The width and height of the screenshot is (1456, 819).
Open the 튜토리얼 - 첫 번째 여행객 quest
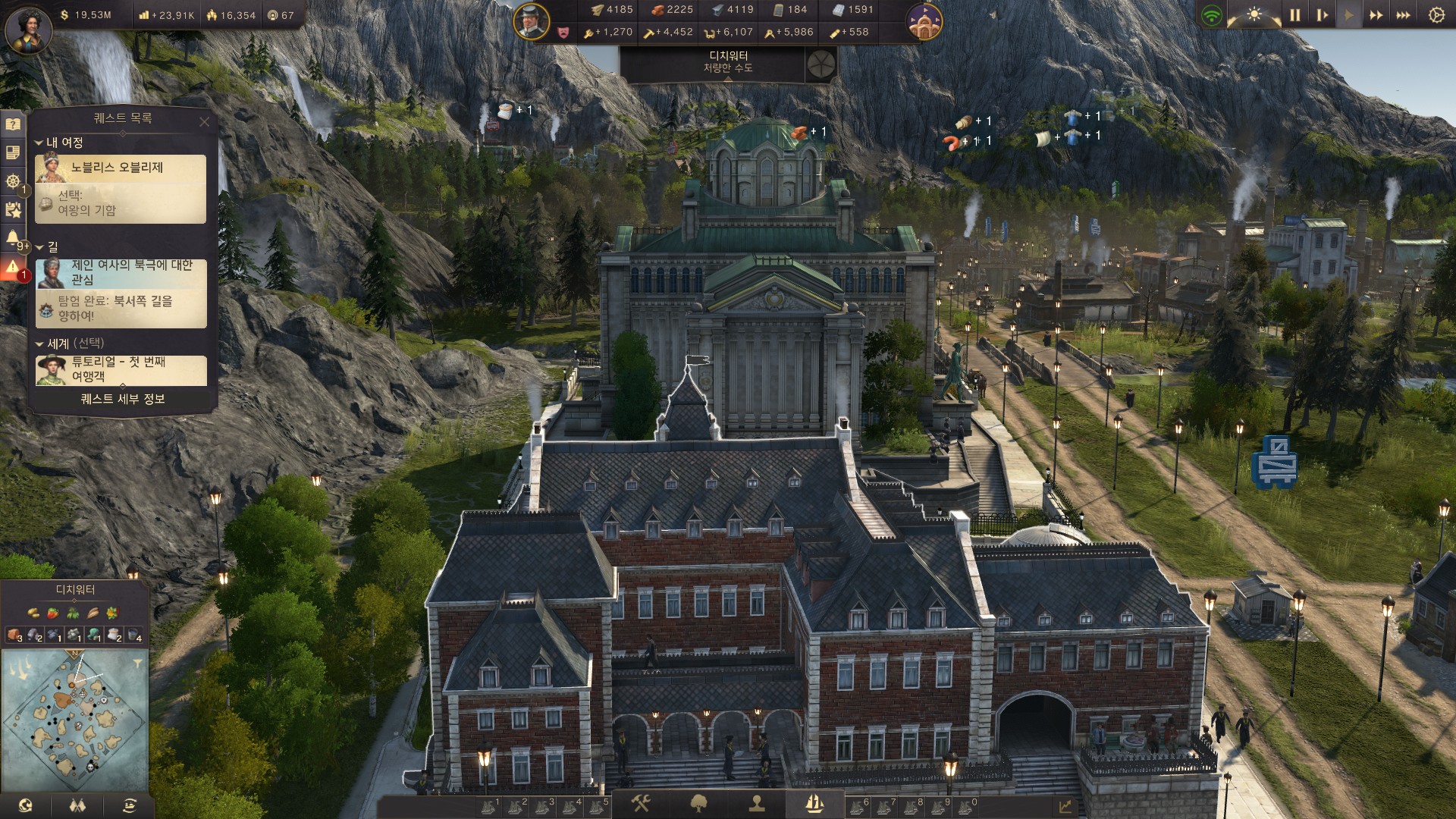121,369
